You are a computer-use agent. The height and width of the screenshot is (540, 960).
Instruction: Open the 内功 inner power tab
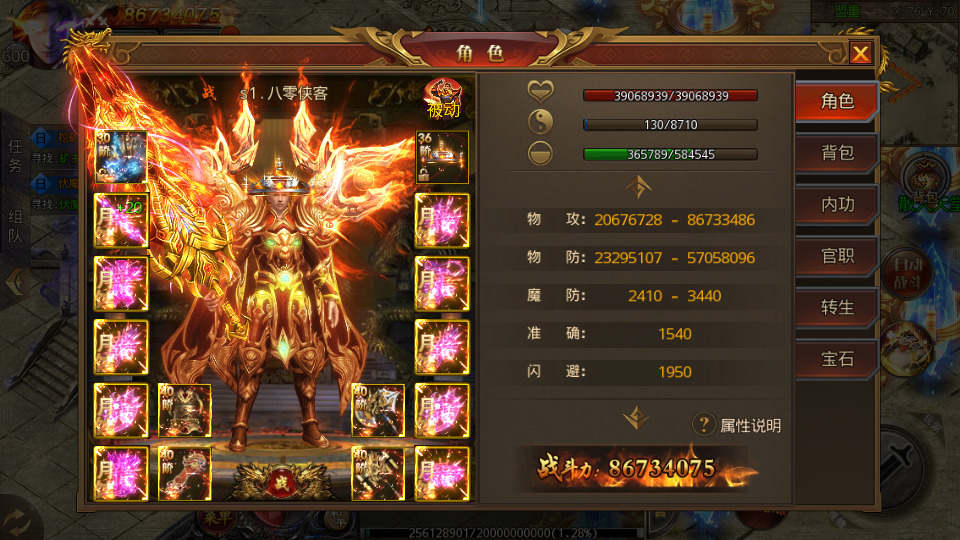(x=837, y=204)
